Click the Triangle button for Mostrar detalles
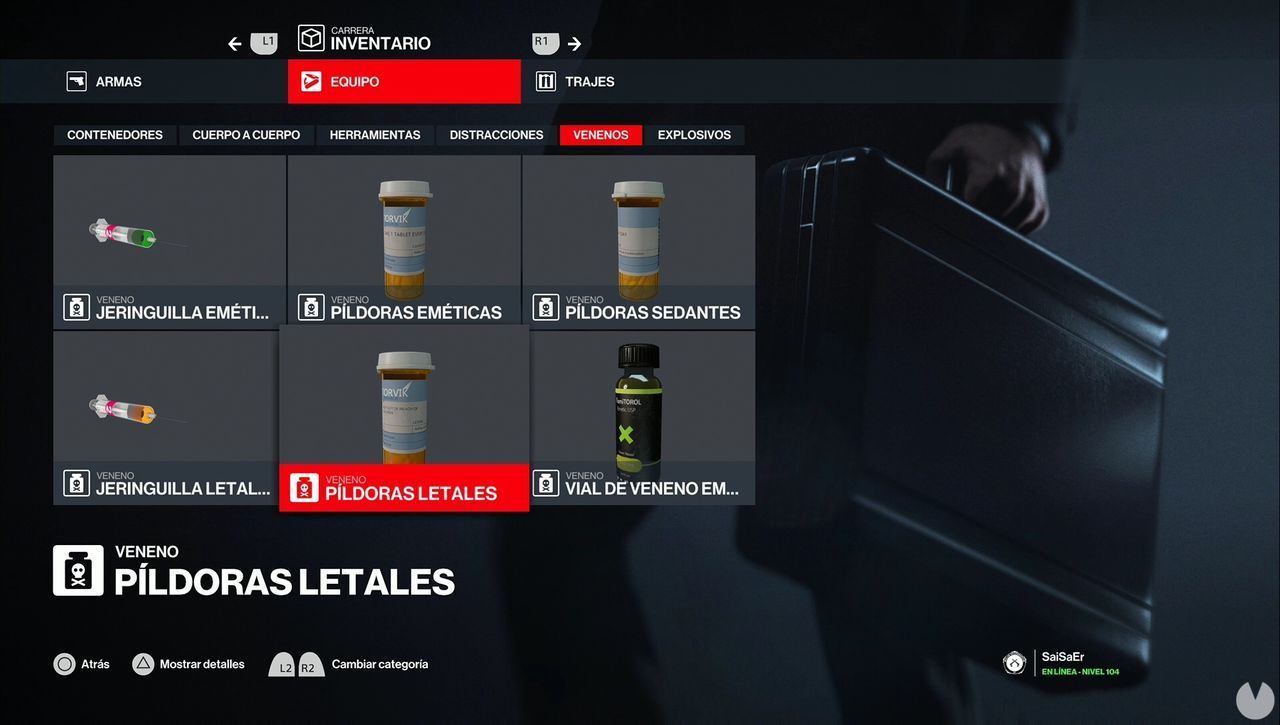Viewport: 1280px width, 725px height. point(141,663)
